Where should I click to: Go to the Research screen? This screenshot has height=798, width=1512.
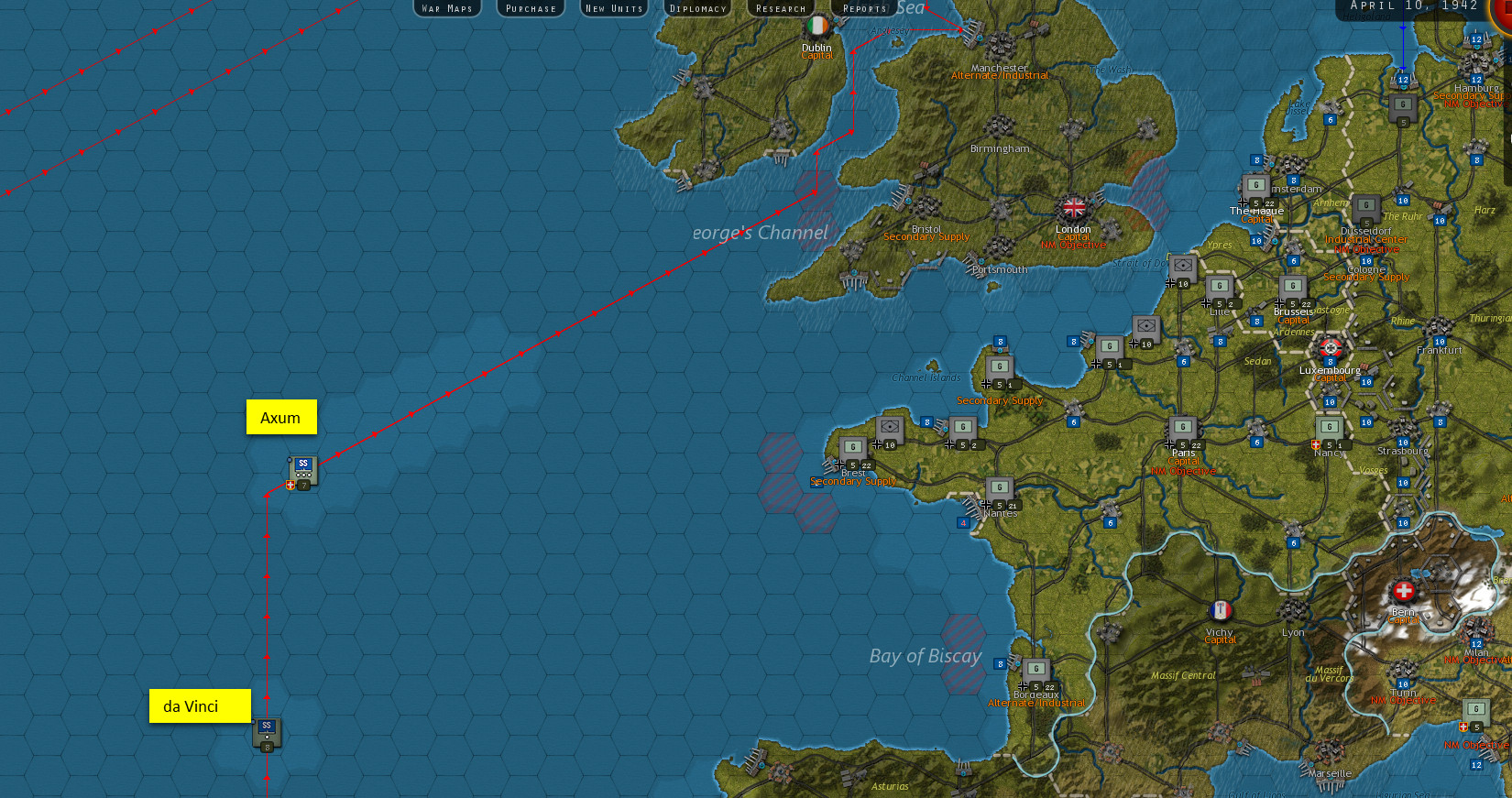point(781,8)
